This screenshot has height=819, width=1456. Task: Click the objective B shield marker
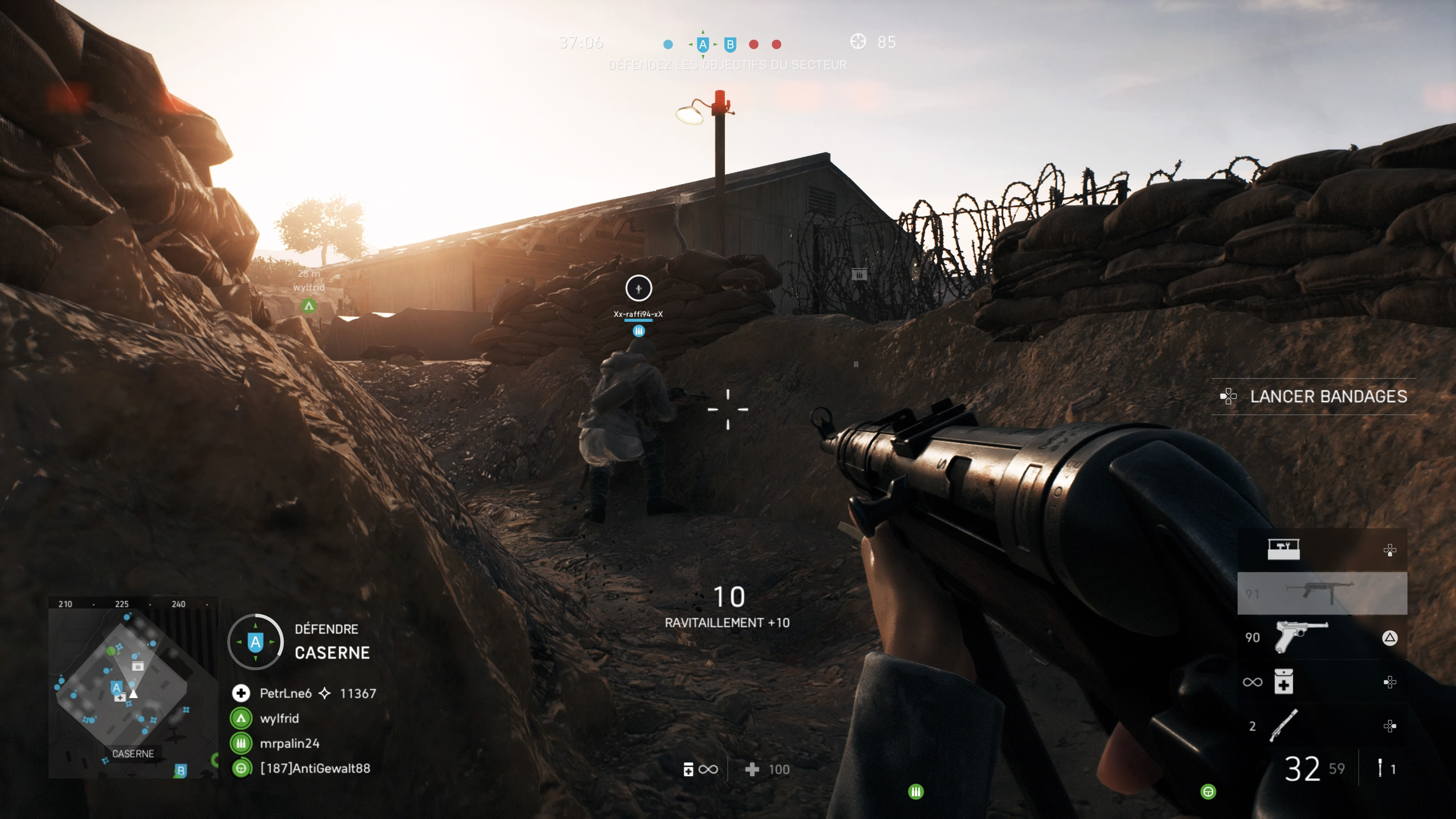pos(730,44)
